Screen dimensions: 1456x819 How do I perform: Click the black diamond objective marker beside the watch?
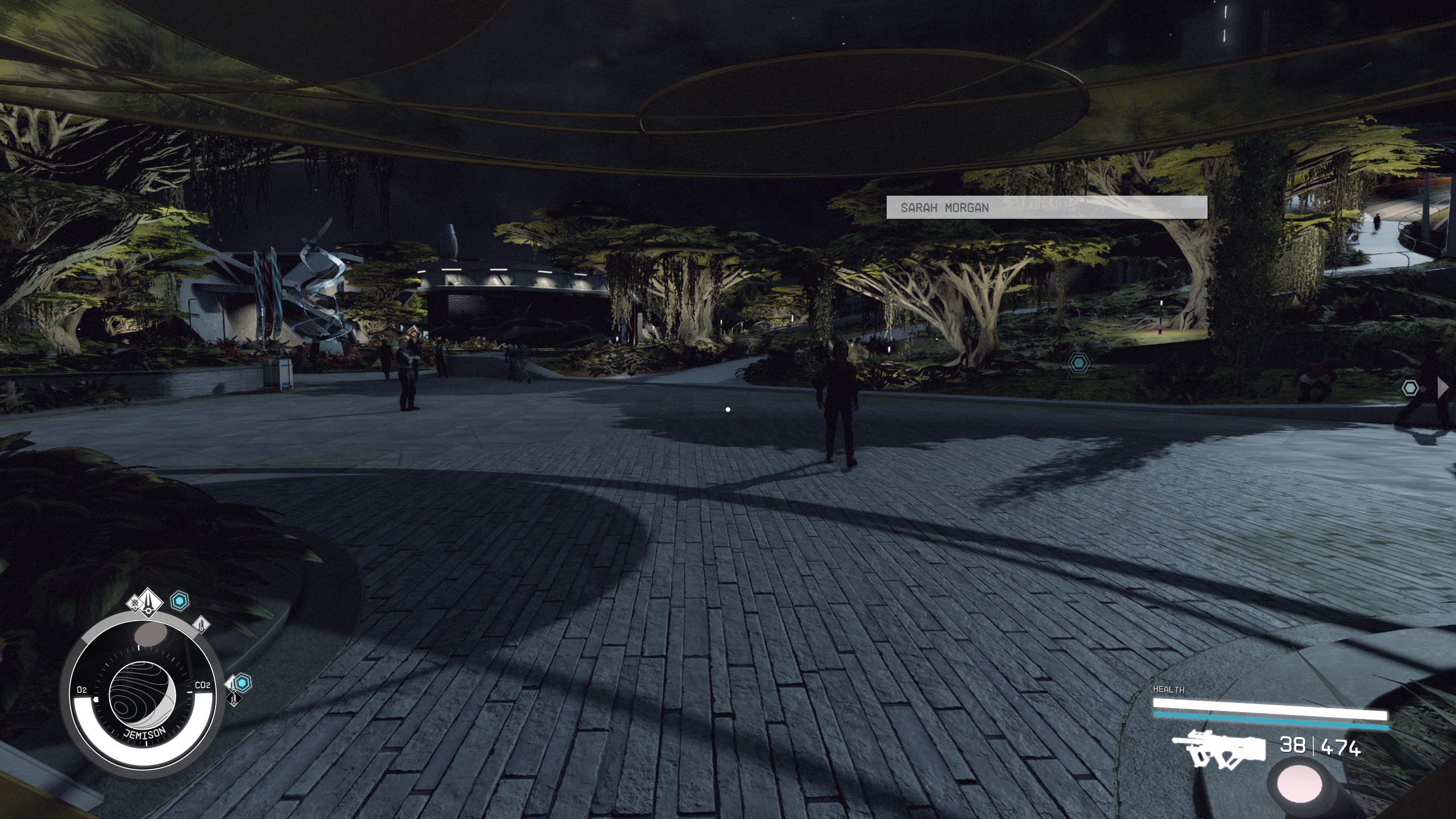click(x=233, y=700)
